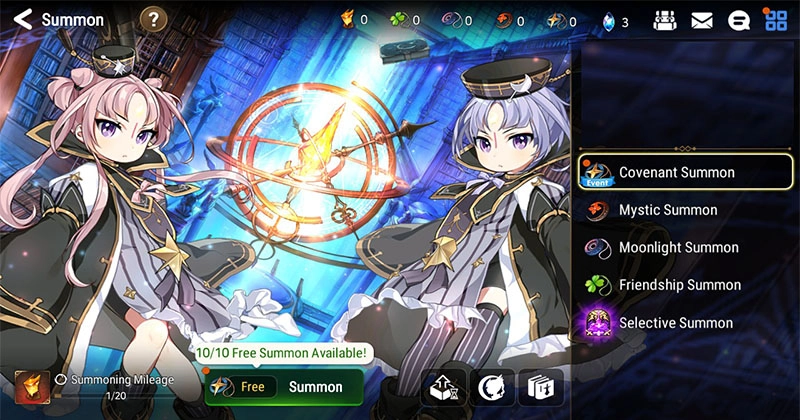
Task: Open the backpack inventory icon
Action: pos(665,20)
